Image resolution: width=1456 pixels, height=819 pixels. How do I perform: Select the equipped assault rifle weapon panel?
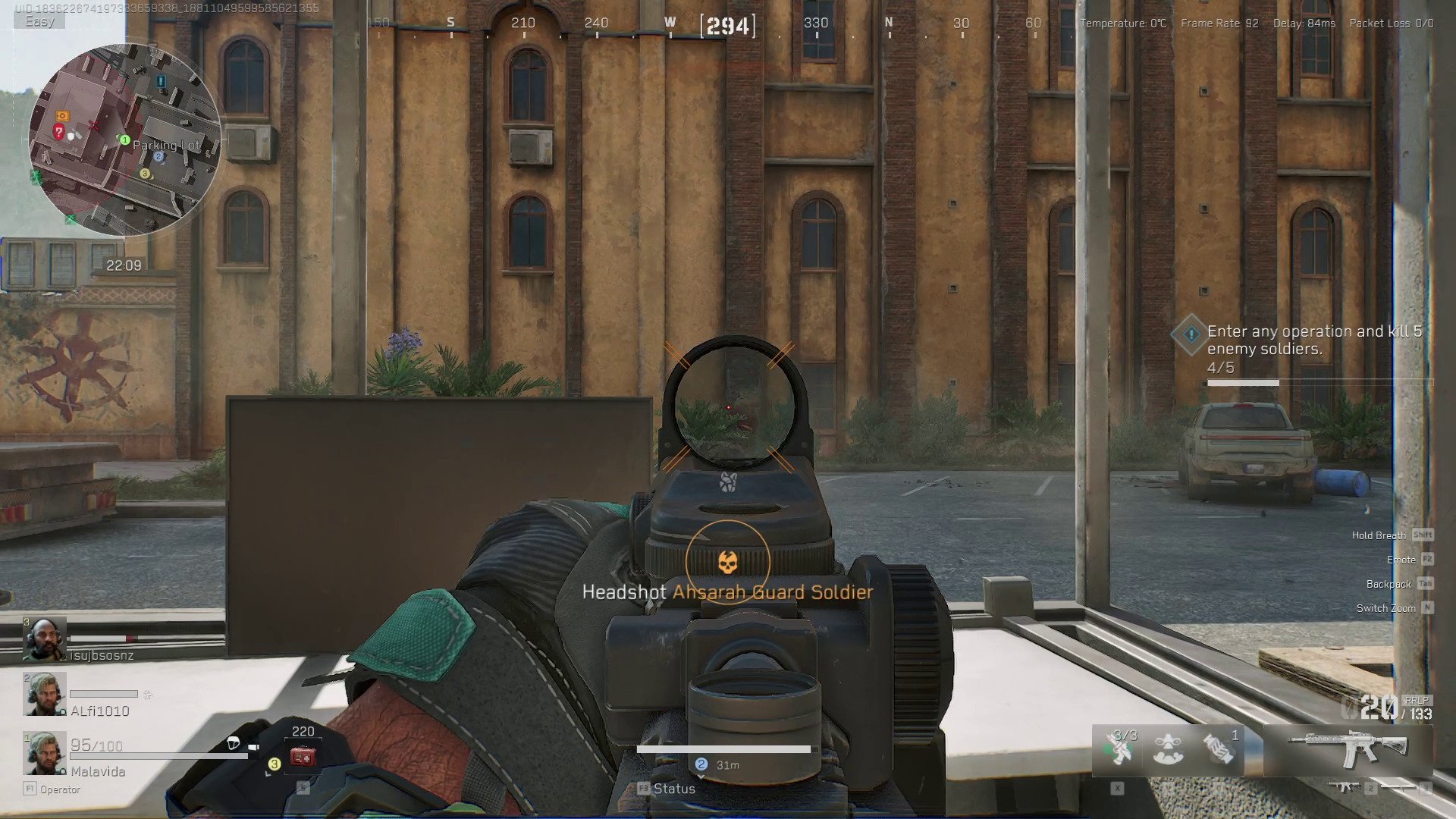(x=1348, y=748)
